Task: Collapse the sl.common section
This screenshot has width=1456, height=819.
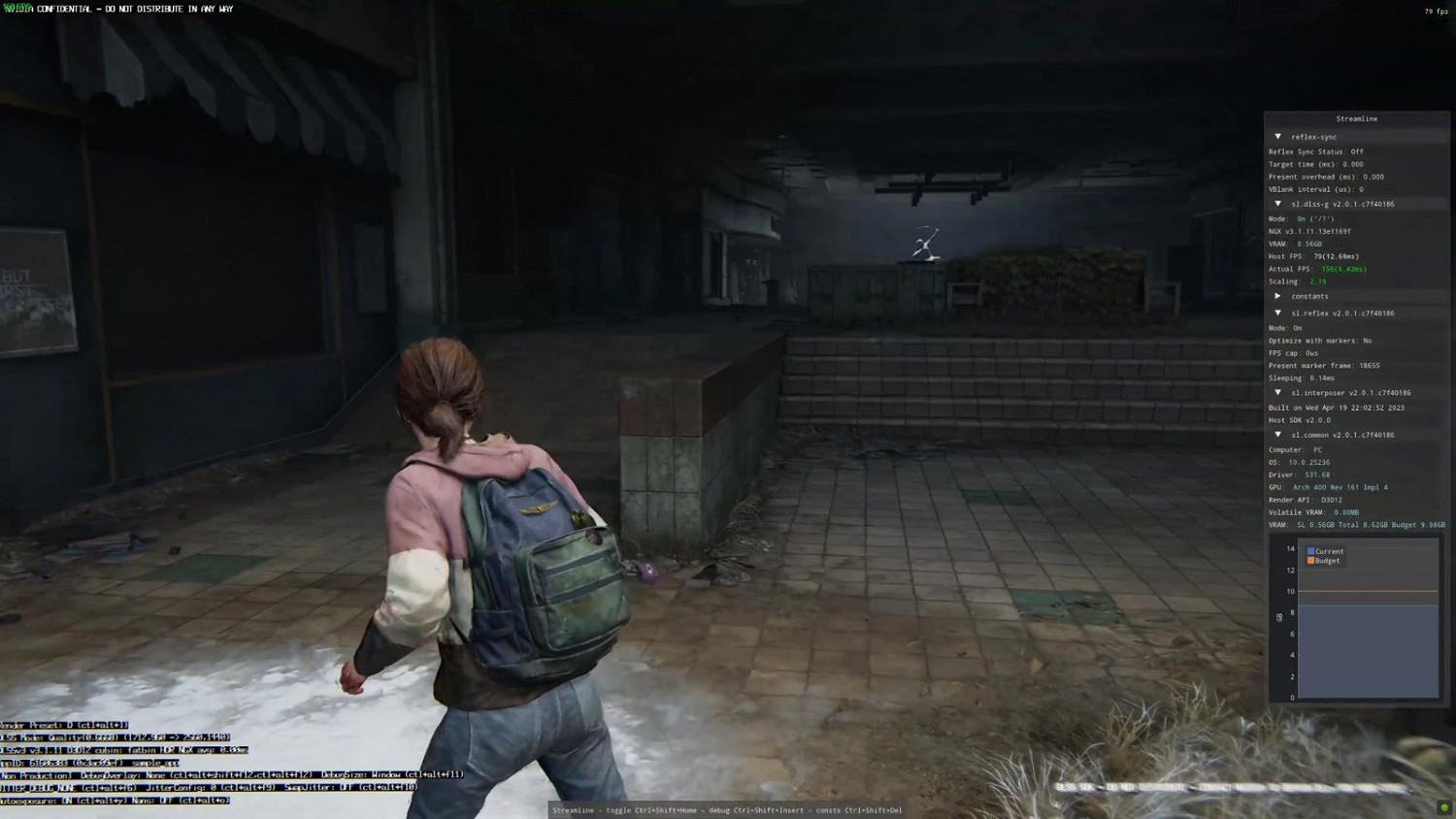Action: [x=1278, y=435]
